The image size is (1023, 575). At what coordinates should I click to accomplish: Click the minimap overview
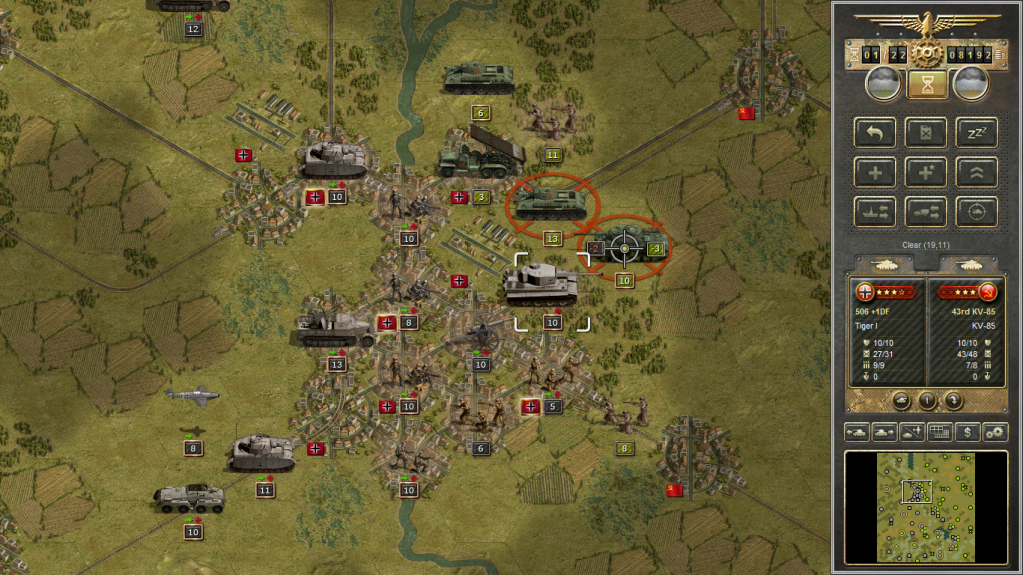(926, 506)
